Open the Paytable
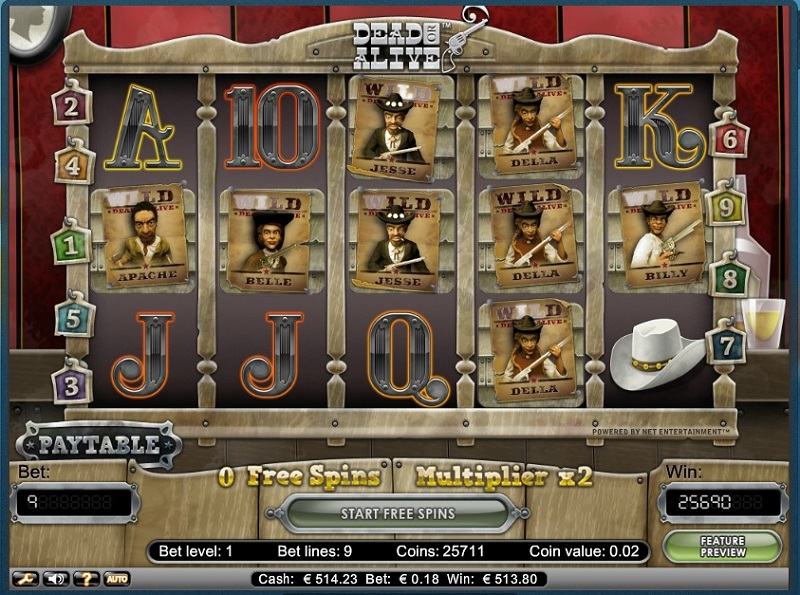Viewport: 800px width, 595px height. coord(98,445)
